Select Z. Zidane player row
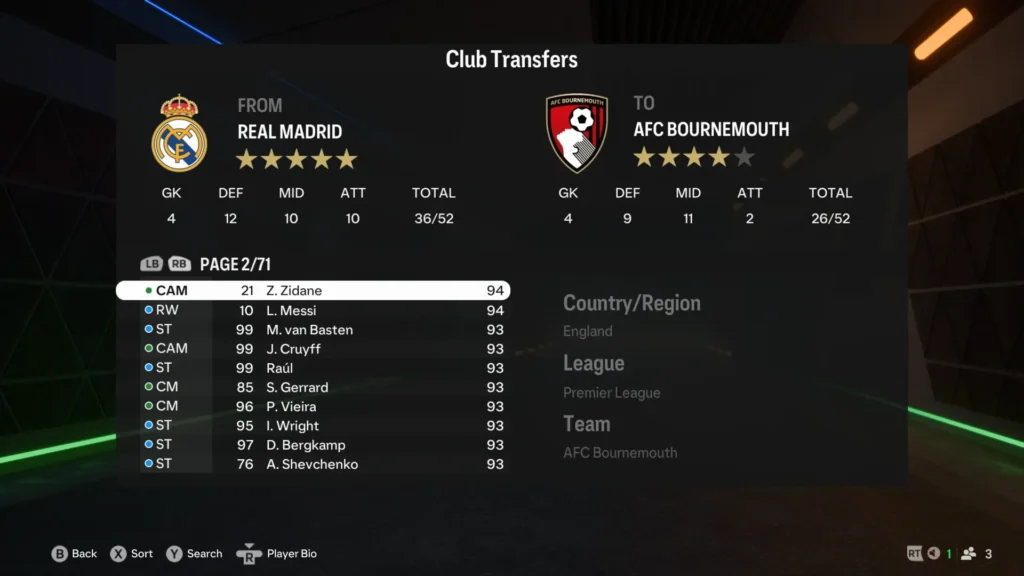The width and height of the screenshot is (1024, 576). click(313, 291)
